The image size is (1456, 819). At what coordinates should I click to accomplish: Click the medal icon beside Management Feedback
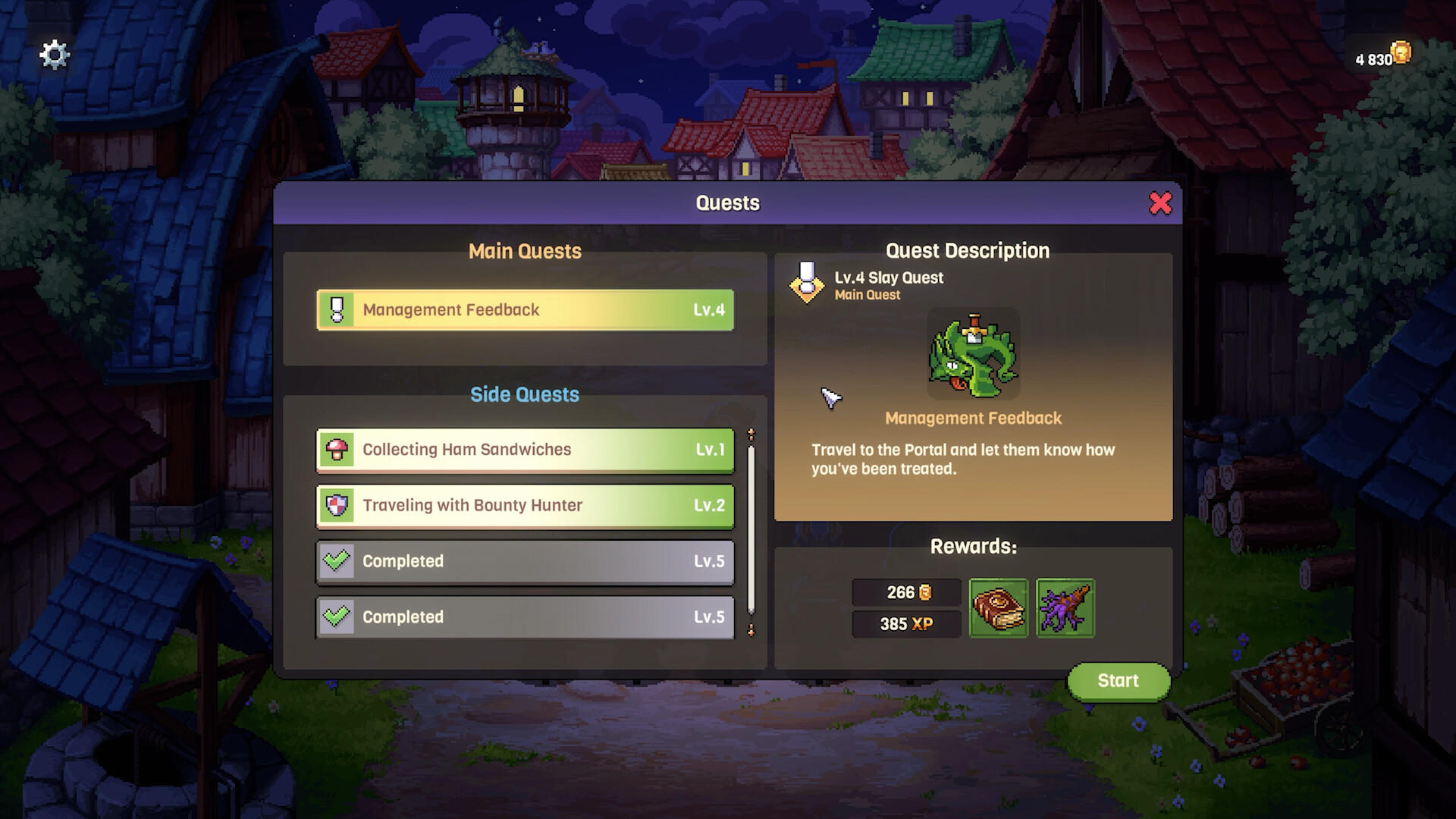[x=337, y=309]
